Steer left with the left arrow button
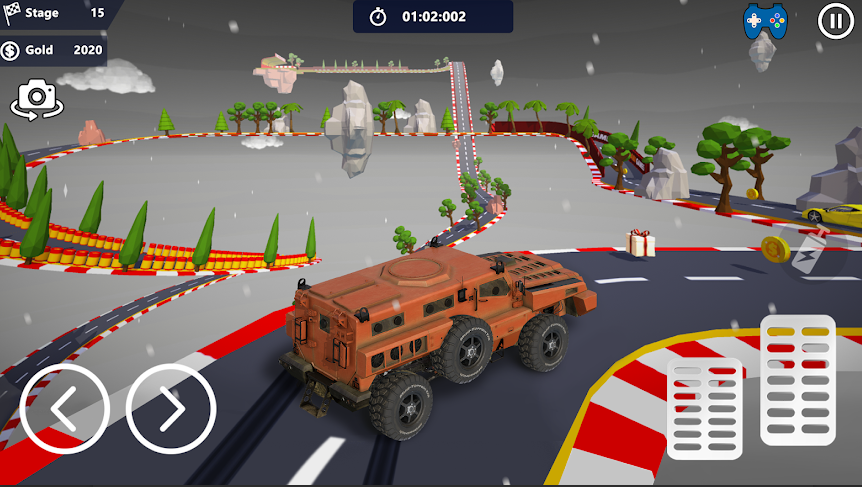This screenshot has height=487, width=862. coord(65,409)
